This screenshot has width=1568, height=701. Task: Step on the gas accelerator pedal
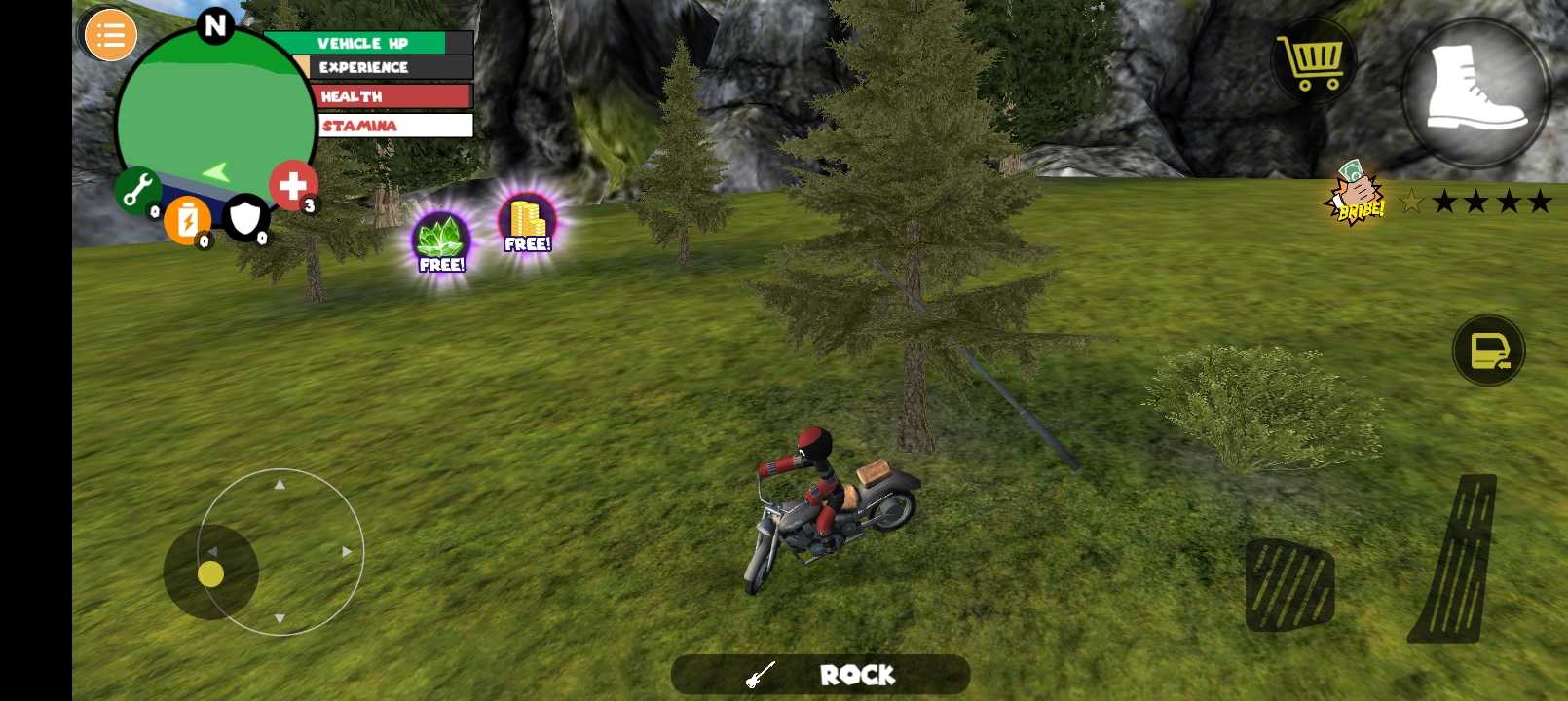coord(1455,559)
